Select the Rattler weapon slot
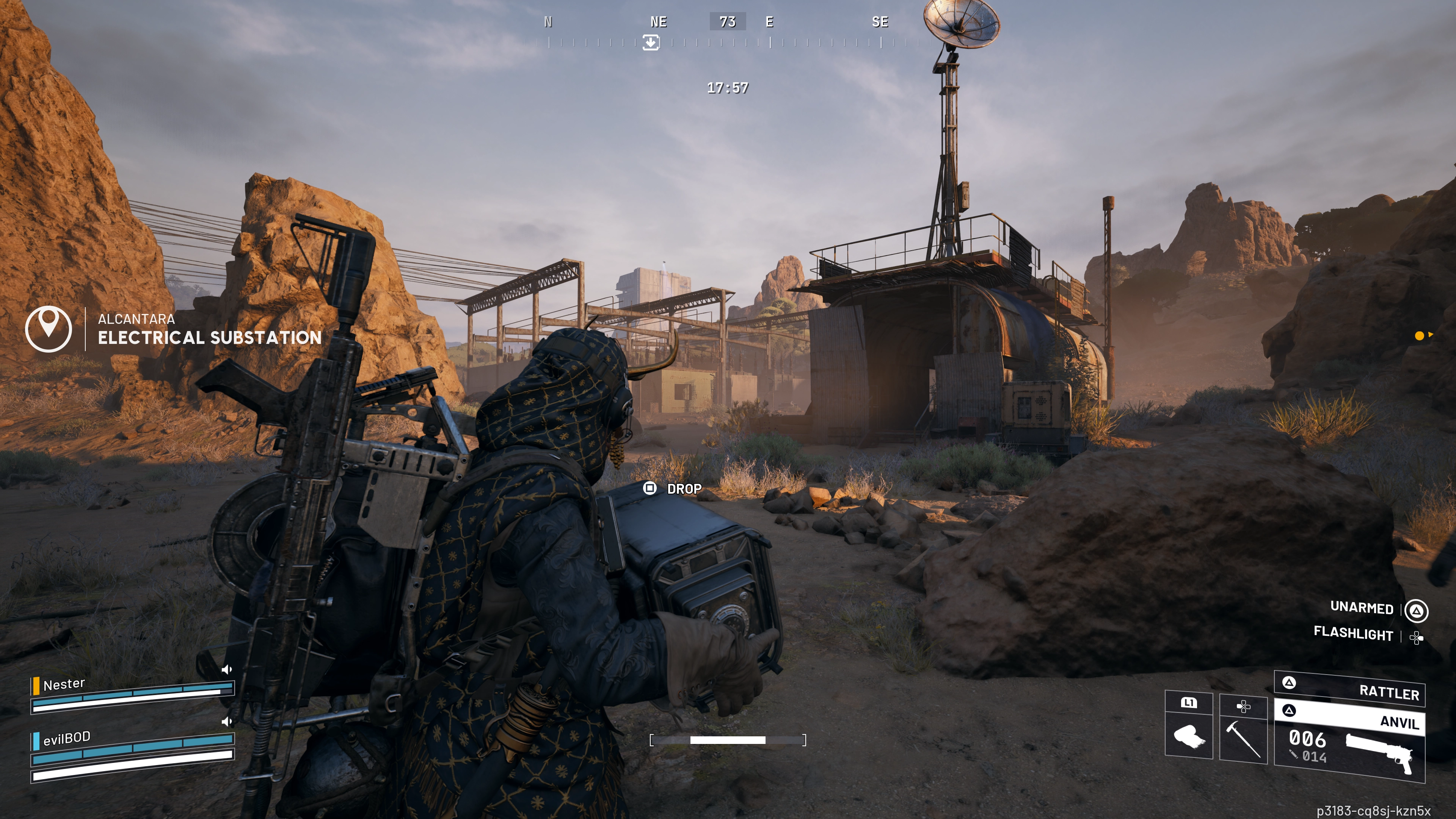This screenshot has width=1456, height=819. click(x=1350, y=689)
